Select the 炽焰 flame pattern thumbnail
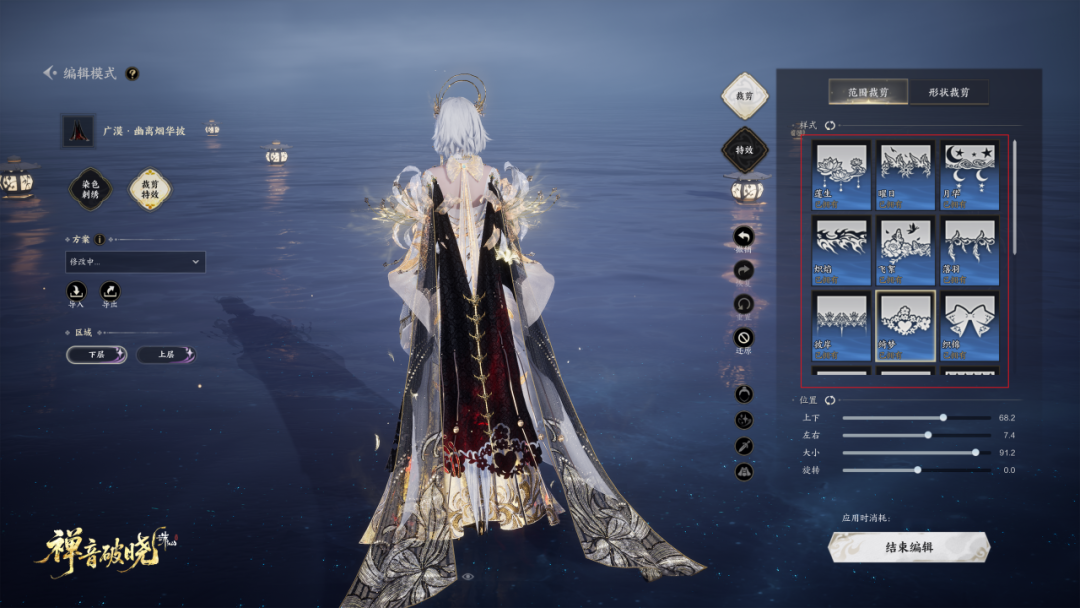The image size is (1080, 608). click(839, 251)
